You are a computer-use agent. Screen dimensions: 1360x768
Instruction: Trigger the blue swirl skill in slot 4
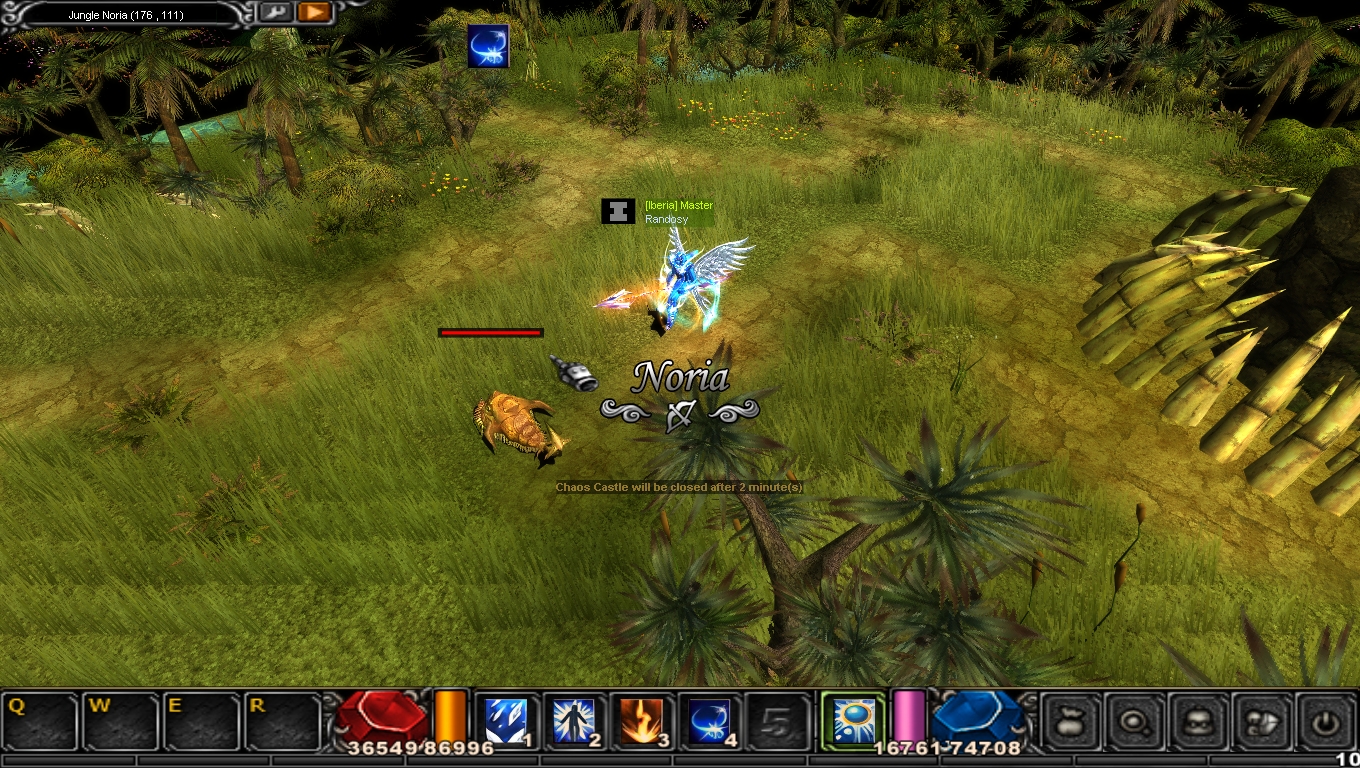click(x=709, y=721)
